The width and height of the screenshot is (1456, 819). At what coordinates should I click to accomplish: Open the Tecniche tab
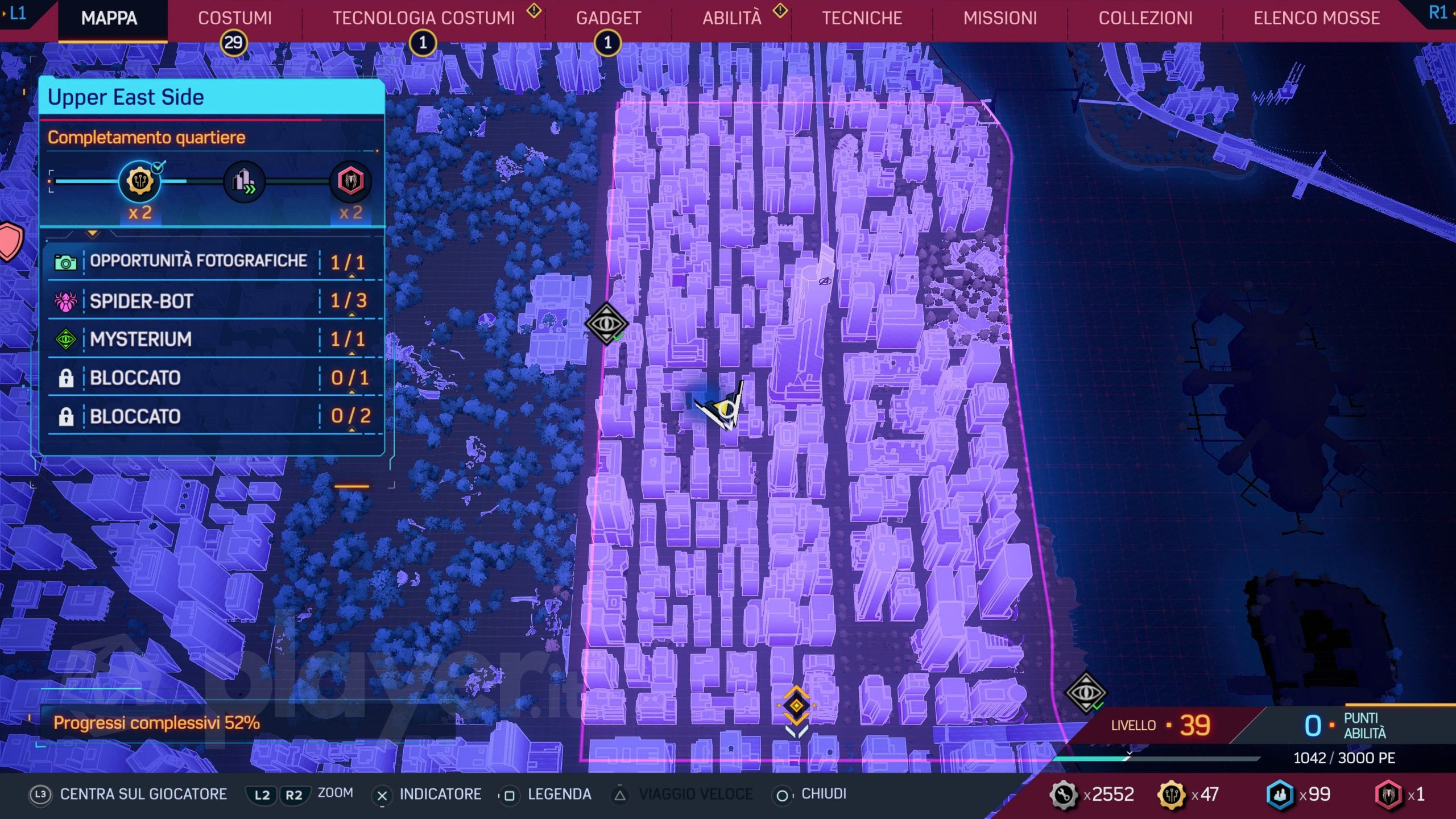[x=862, y=18]
